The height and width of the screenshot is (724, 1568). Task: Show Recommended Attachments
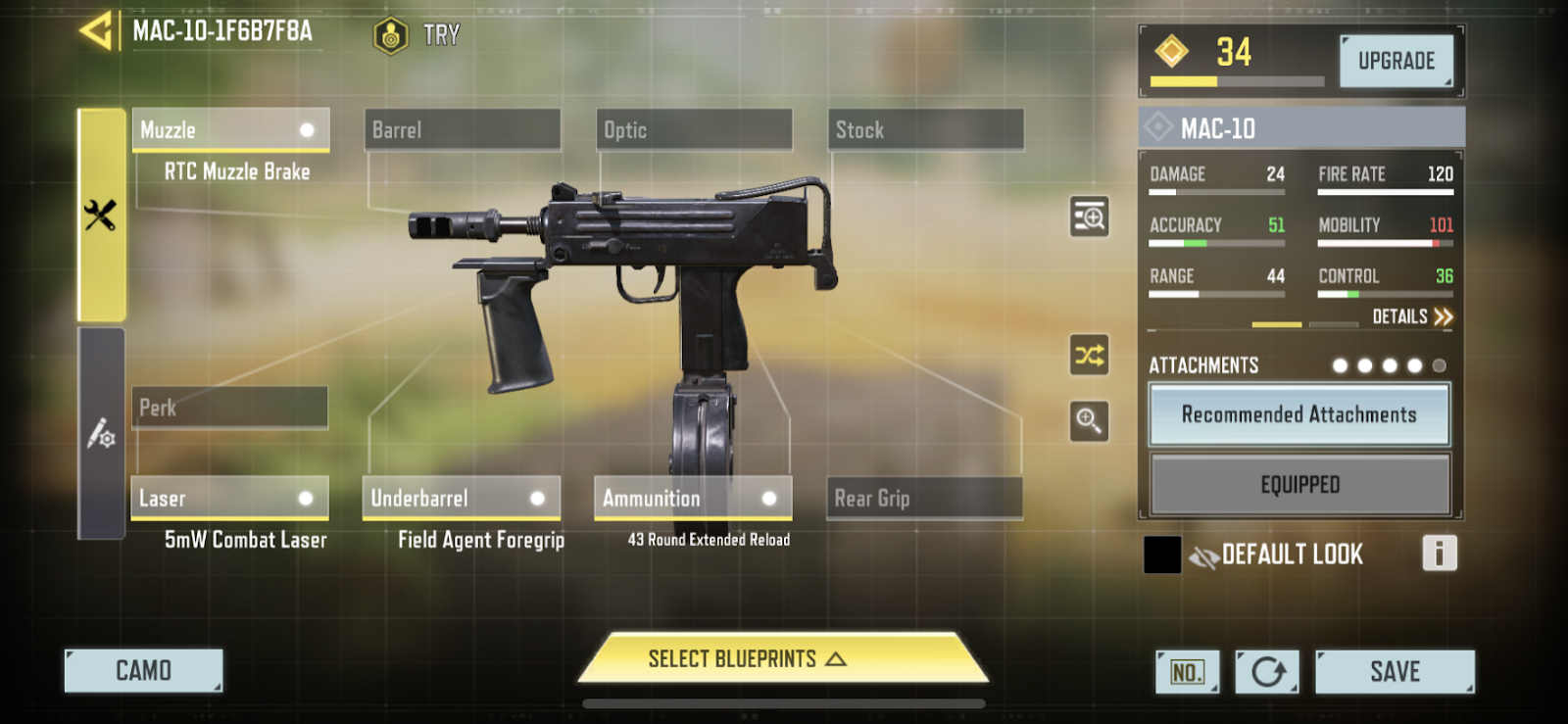1298,415
